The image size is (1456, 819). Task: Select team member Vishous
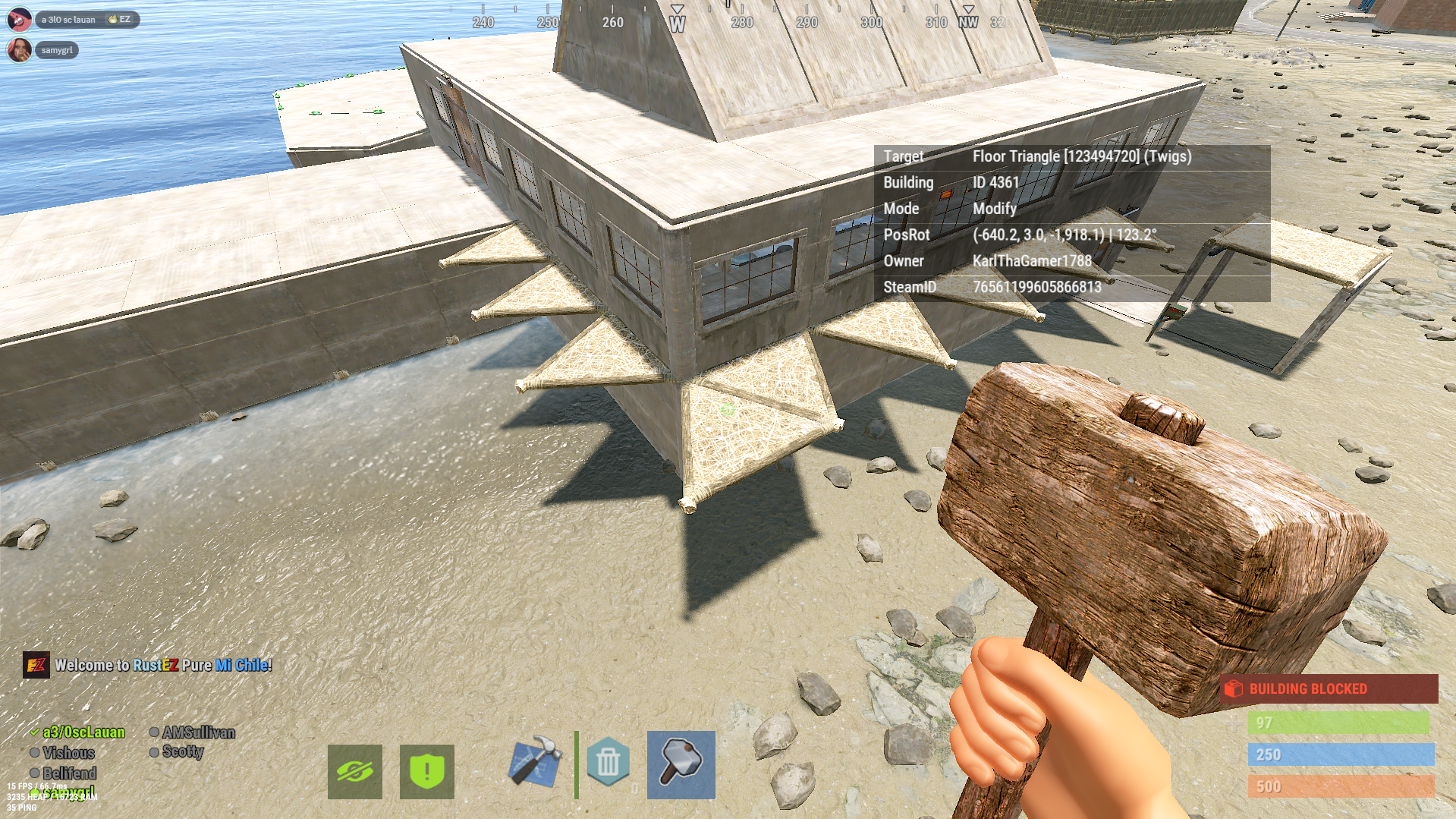pyautogui.click(x=68, y=753)
